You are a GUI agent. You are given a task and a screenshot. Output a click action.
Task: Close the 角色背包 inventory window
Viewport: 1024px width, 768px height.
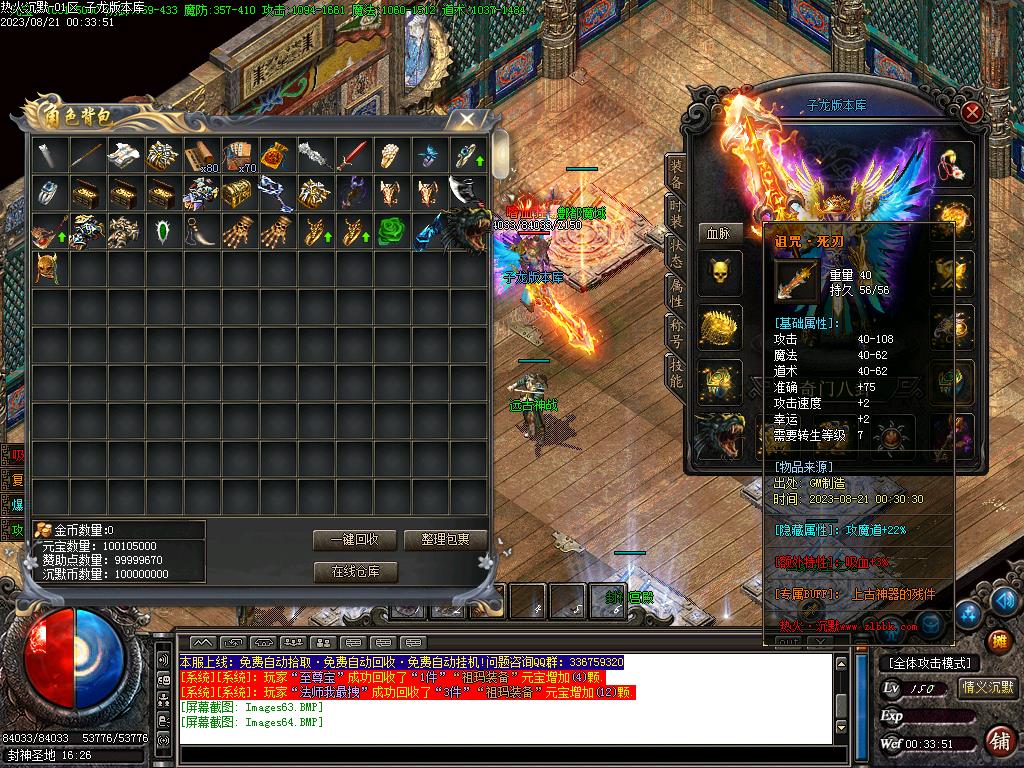tap(466, 120)
